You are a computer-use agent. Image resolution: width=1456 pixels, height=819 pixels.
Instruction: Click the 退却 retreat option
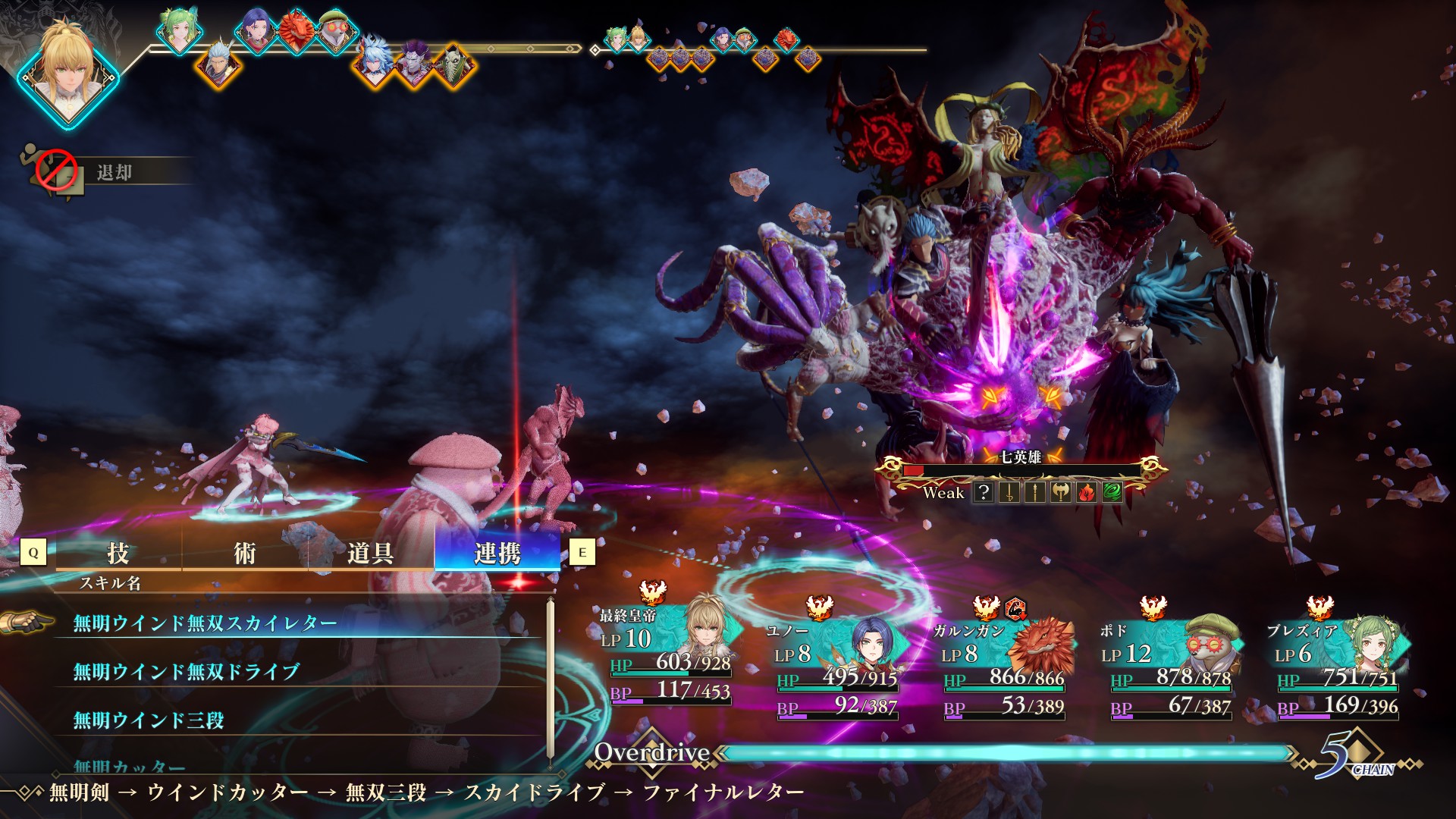(114, 173)
